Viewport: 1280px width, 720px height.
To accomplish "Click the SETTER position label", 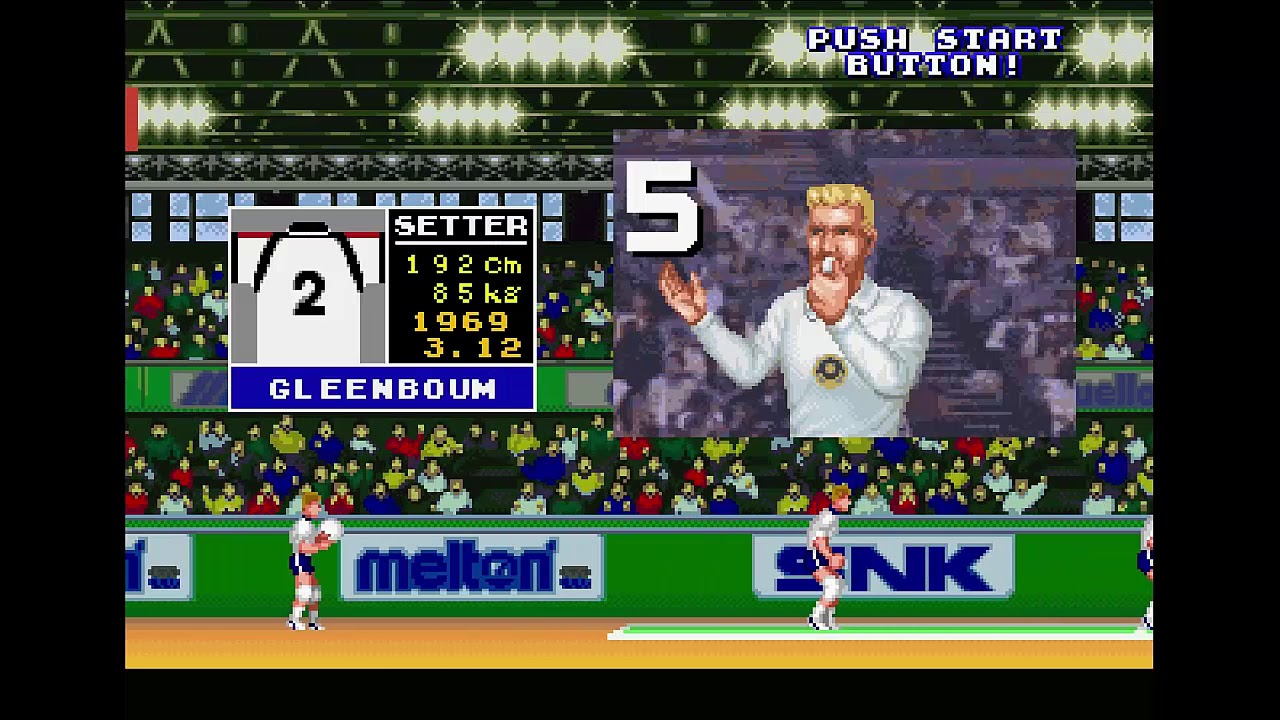I will 460,226.
